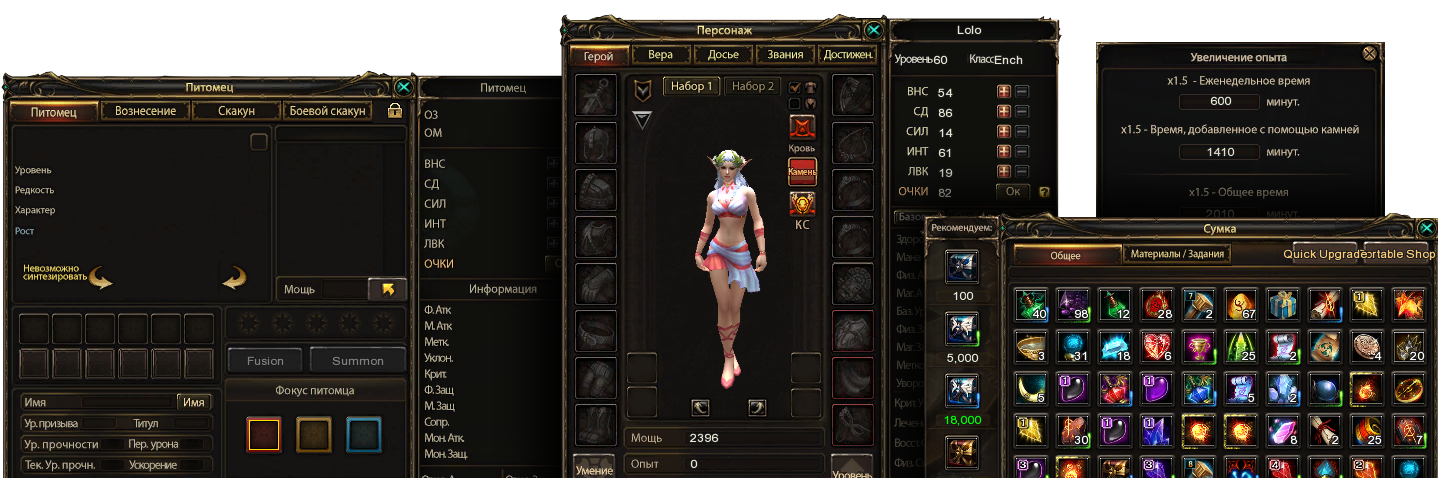Show the Звания titles tab
Image resolution: width=1440 pixels, height=478 pixels.
785,55
